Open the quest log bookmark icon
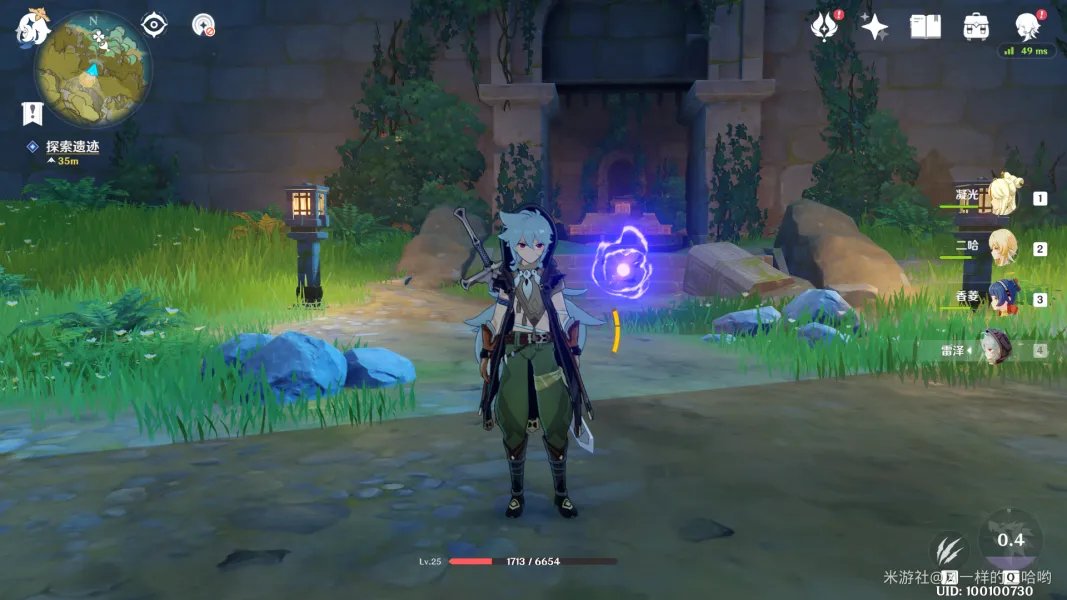This screenshot has width=1067, height=600. click(x=32, y=113)
